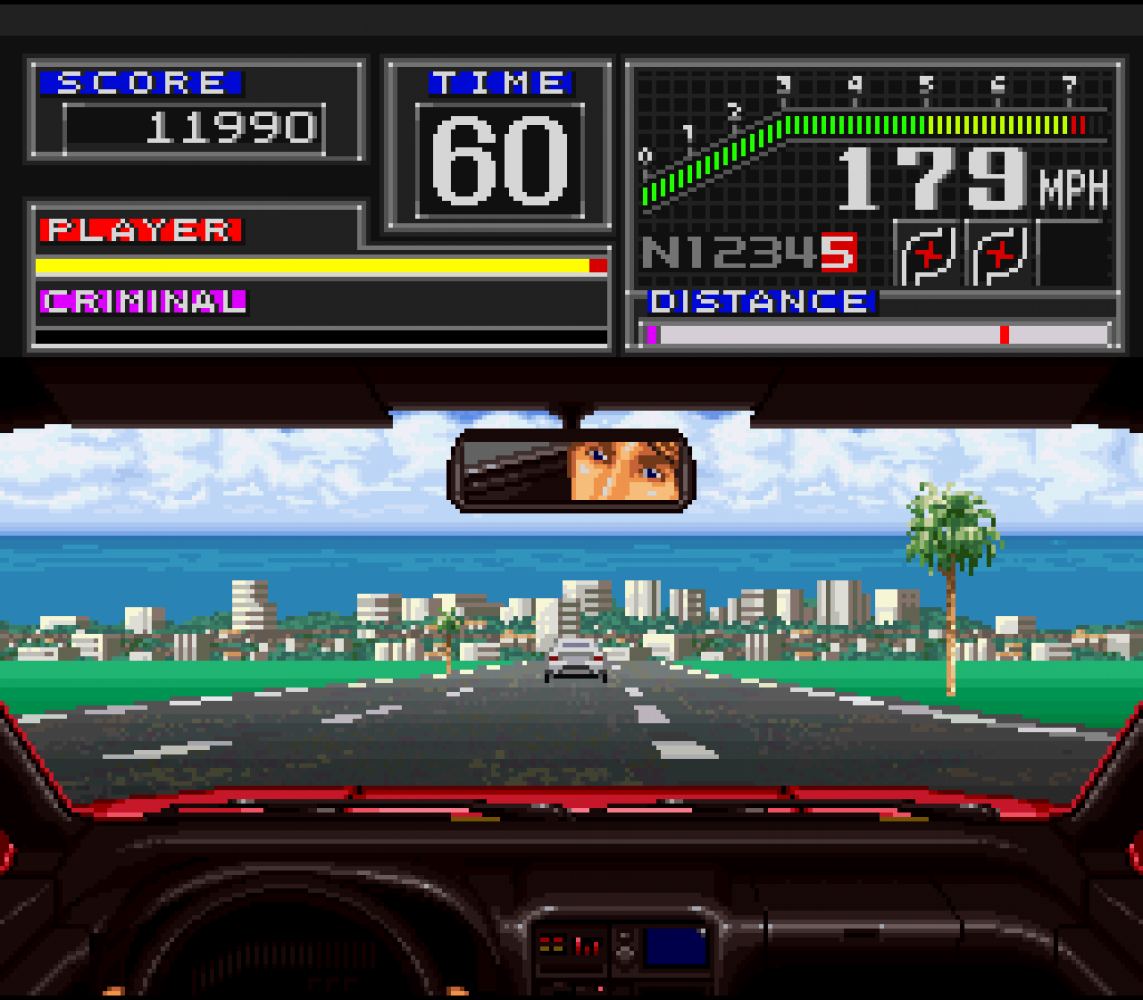Click the red marker on the Distance bar
This screenshot has height=1000, width=1143.
[1004, 335]
